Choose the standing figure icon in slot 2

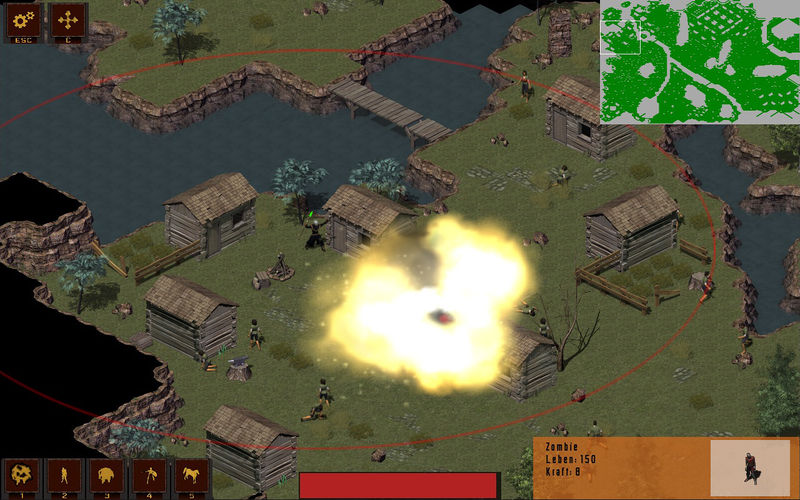click(x=65, y=476)
